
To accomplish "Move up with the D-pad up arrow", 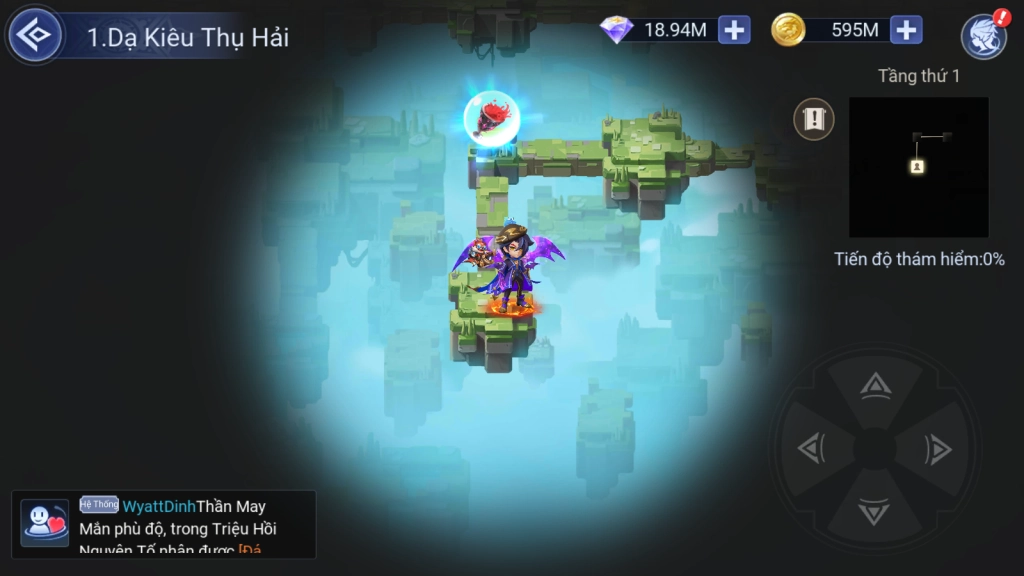I will (876, 386).
